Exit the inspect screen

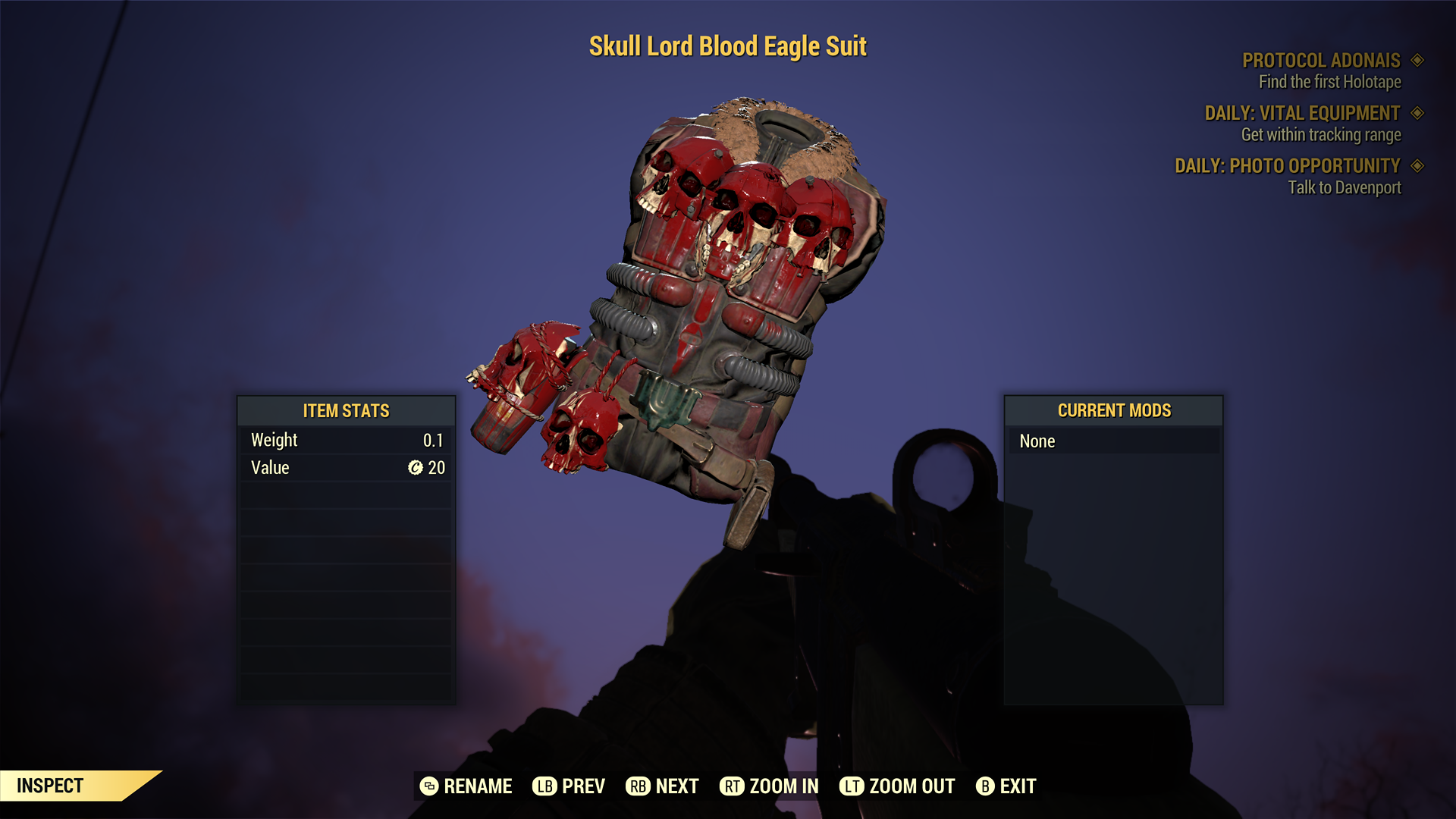1006,786
